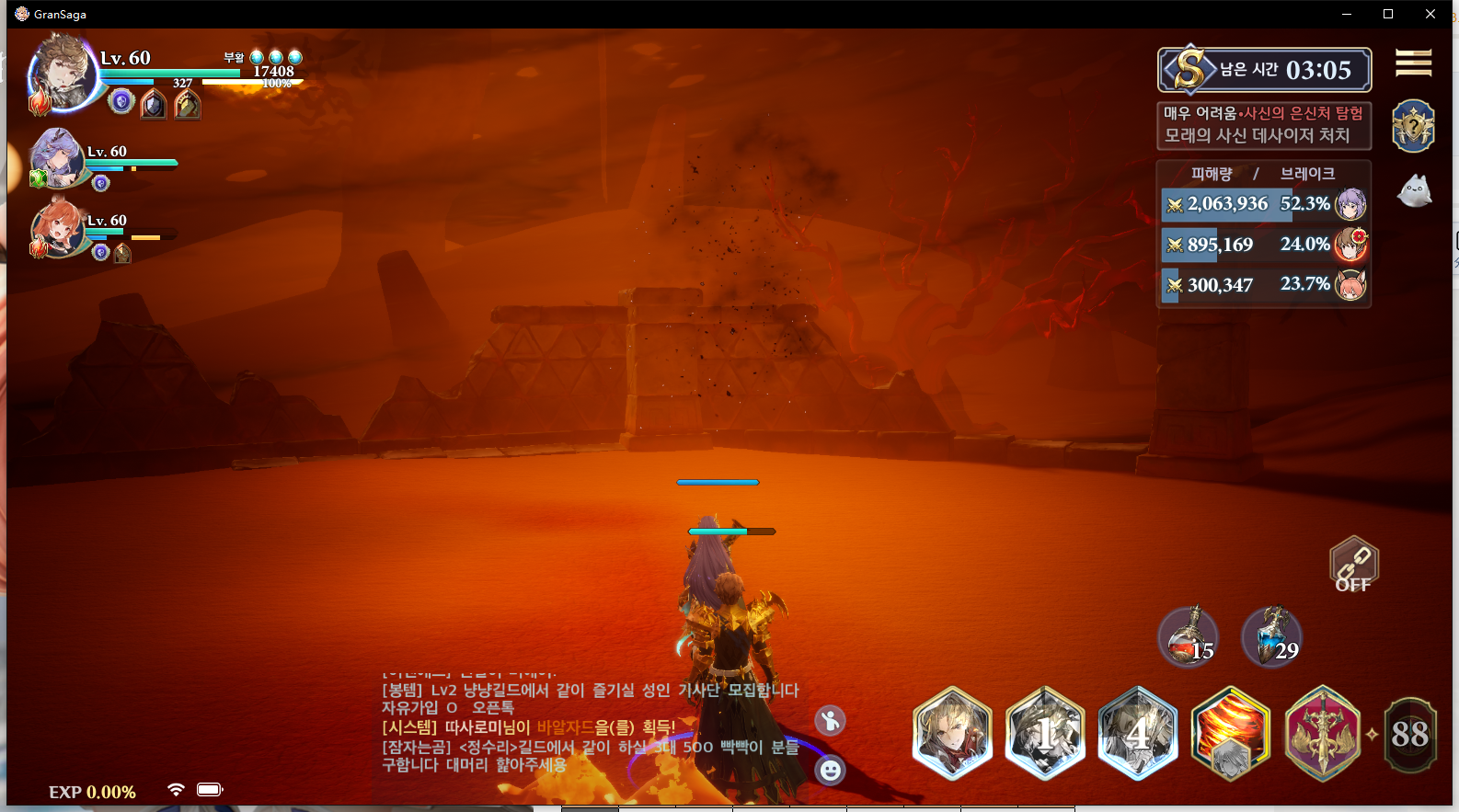Select the skill with cooldown 1

coord(1045,734)
